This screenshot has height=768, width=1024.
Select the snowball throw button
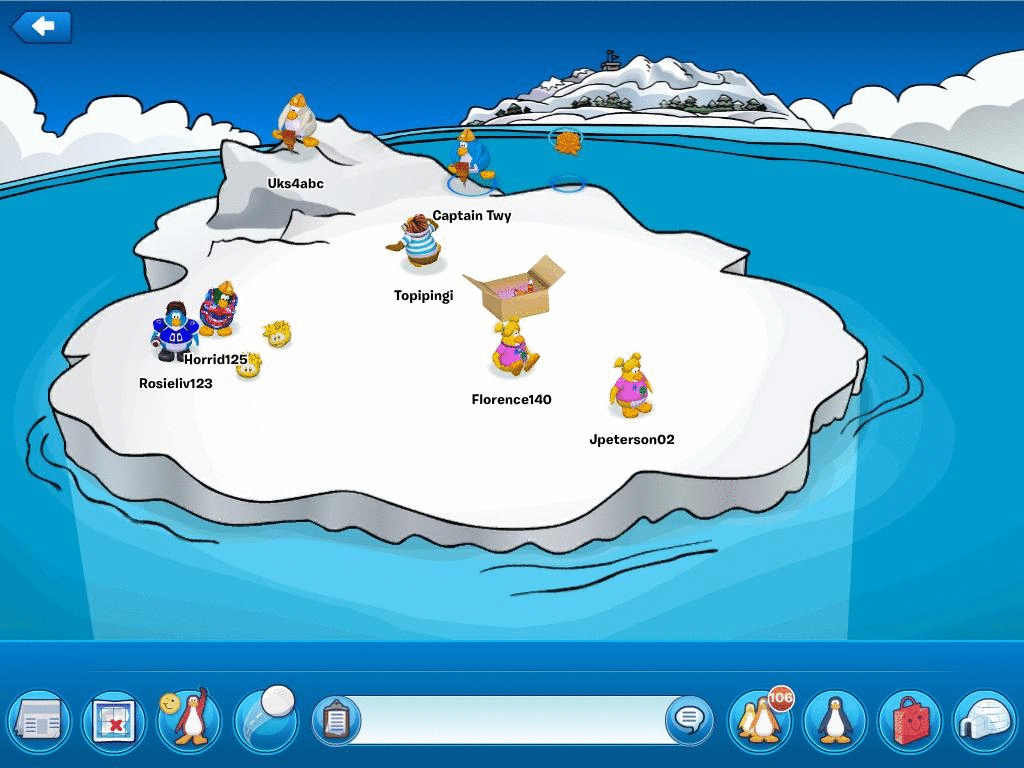click(x=265, y=717)
